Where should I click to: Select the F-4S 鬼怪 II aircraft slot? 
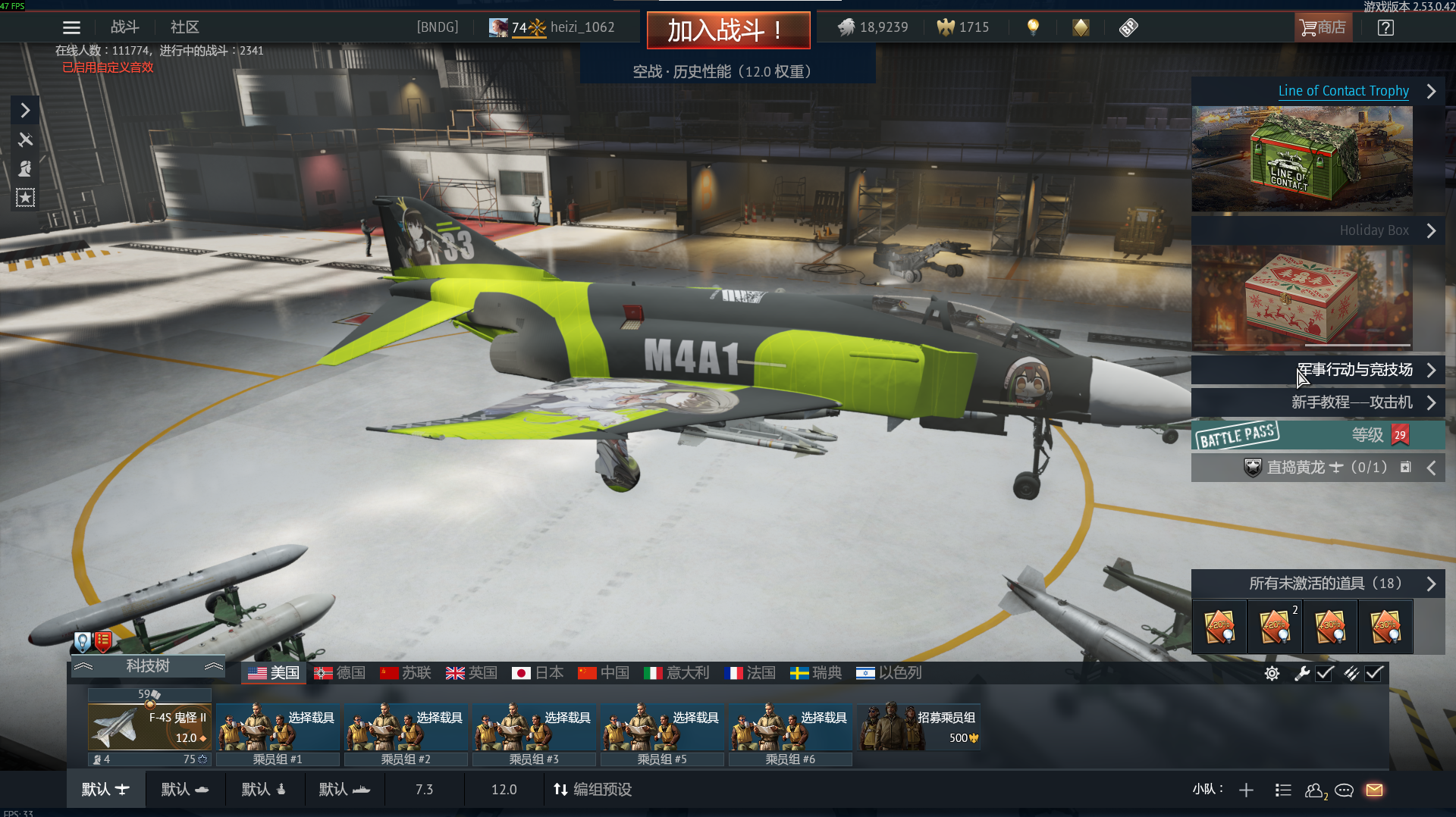coord(149,727)
